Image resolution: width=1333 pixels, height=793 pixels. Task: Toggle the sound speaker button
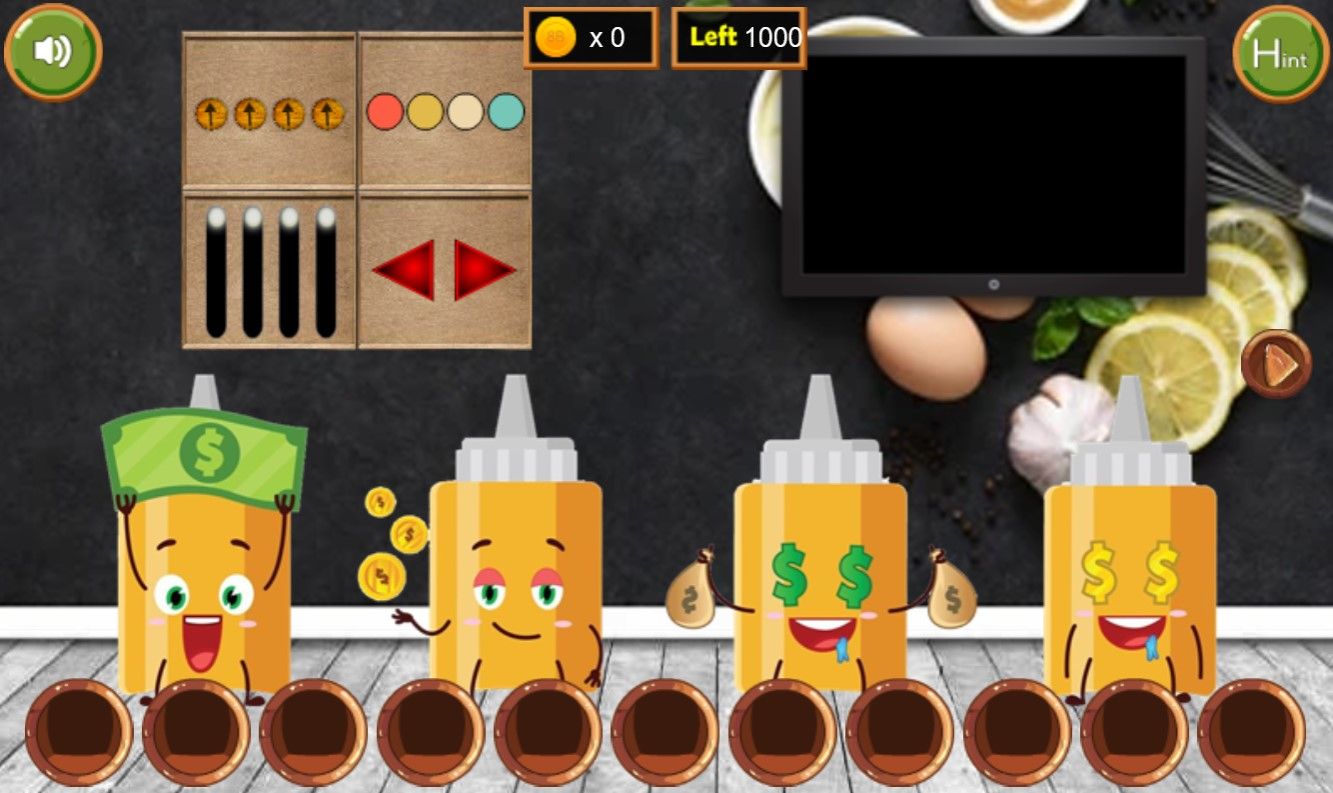click(53, 52)
